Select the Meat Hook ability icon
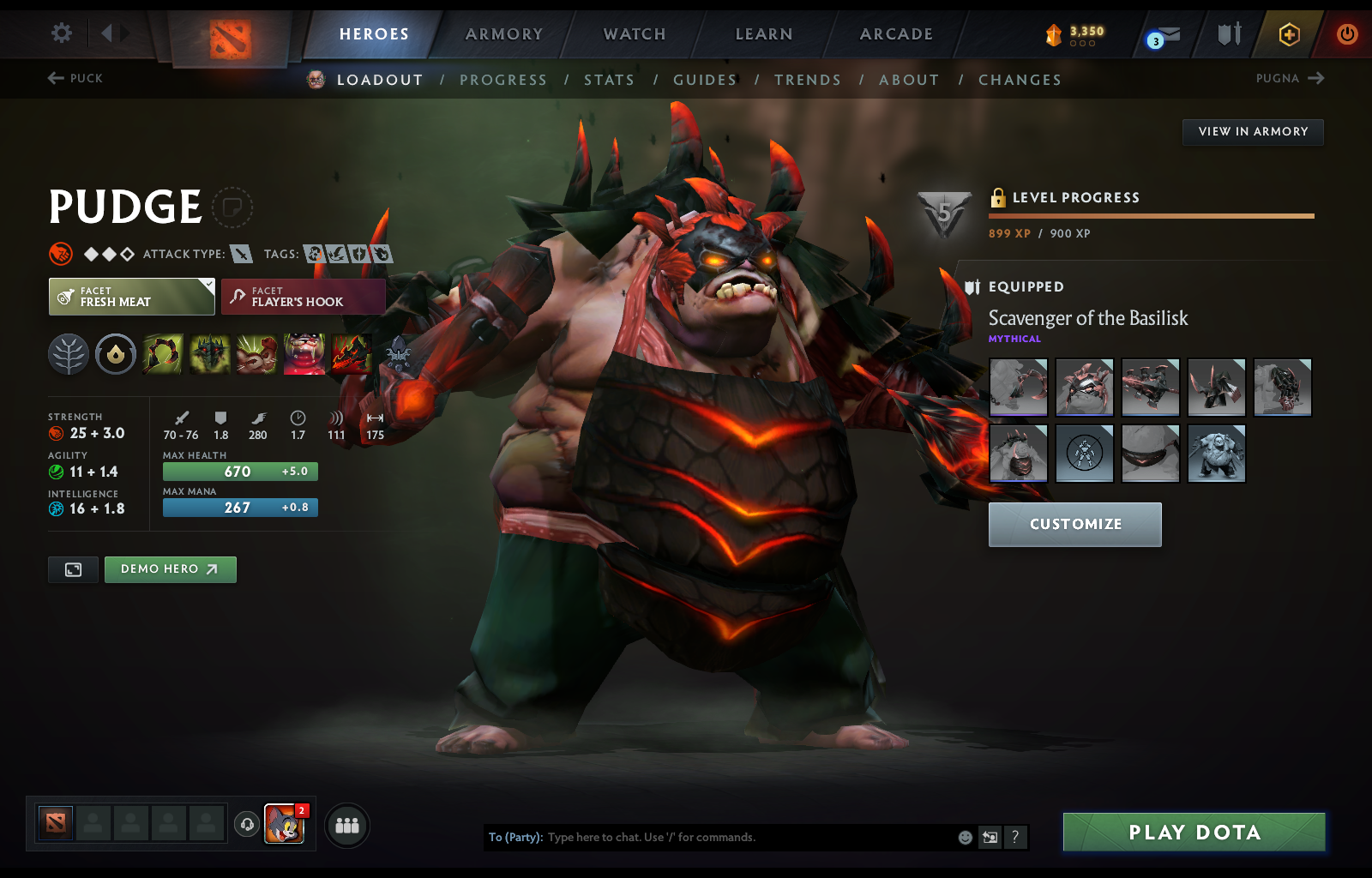Image resolution: width=1372 pixels, height=878 pixels. (163, 354)
